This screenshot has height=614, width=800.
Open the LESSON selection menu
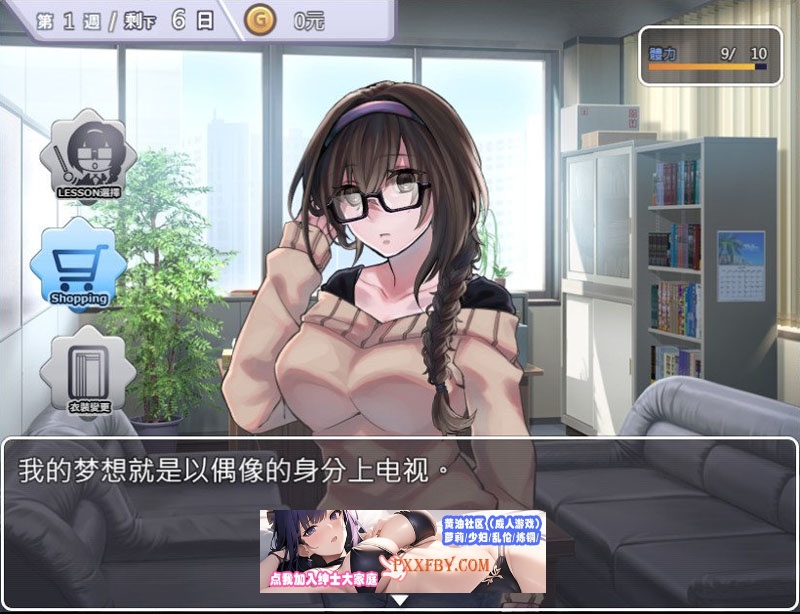[x=88, y=158]
